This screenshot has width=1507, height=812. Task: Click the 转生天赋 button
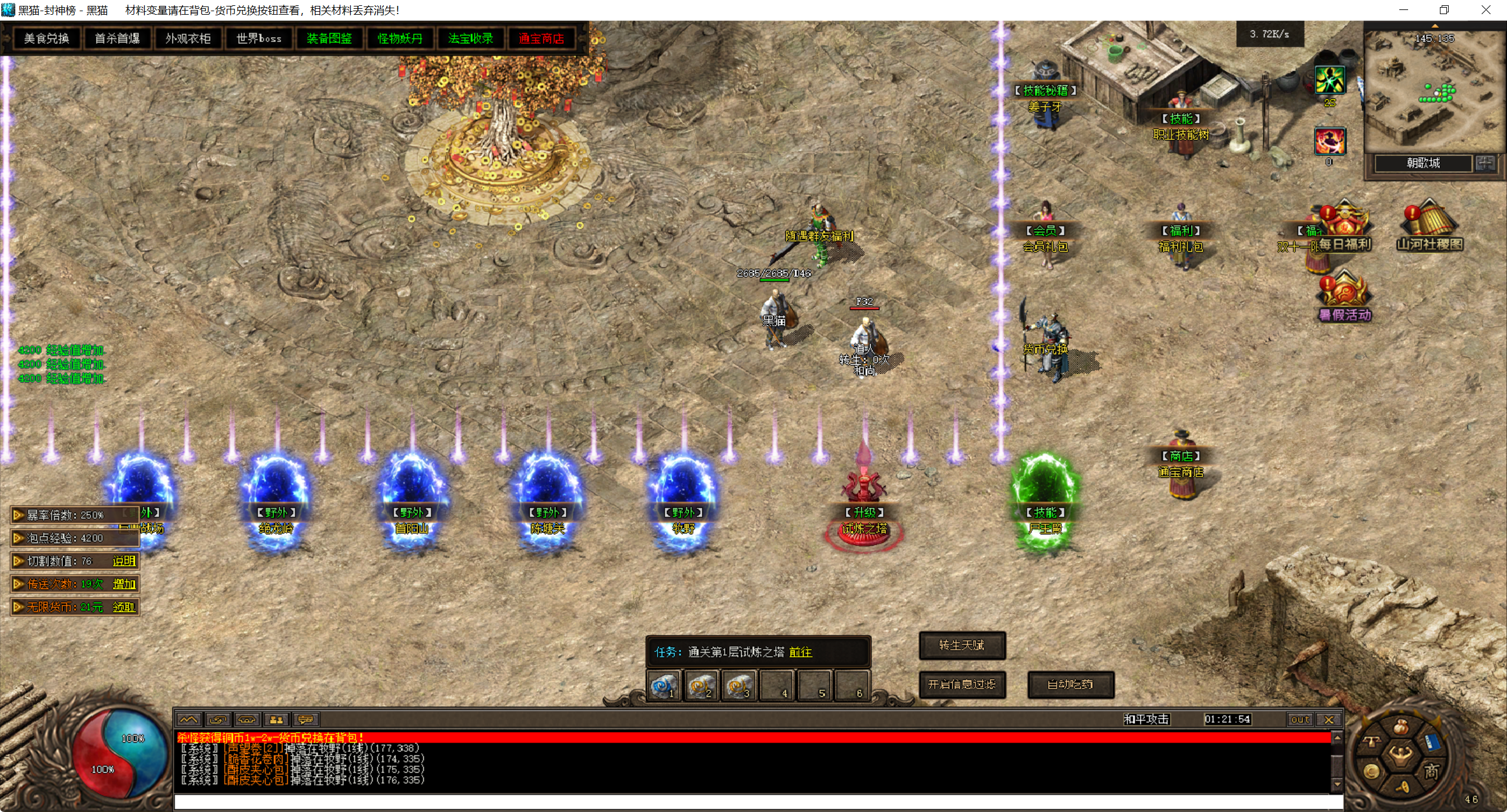coord(962,645)
